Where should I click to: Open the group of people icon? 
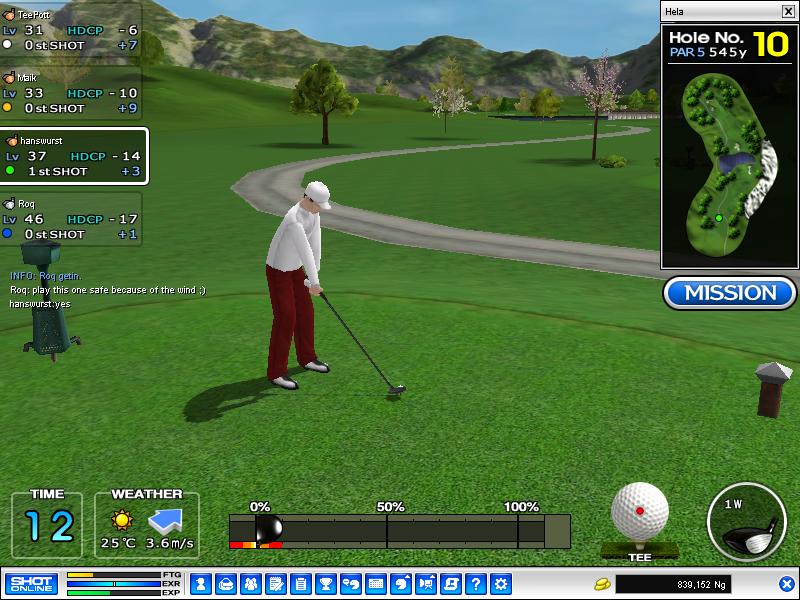tap(250, 583)
